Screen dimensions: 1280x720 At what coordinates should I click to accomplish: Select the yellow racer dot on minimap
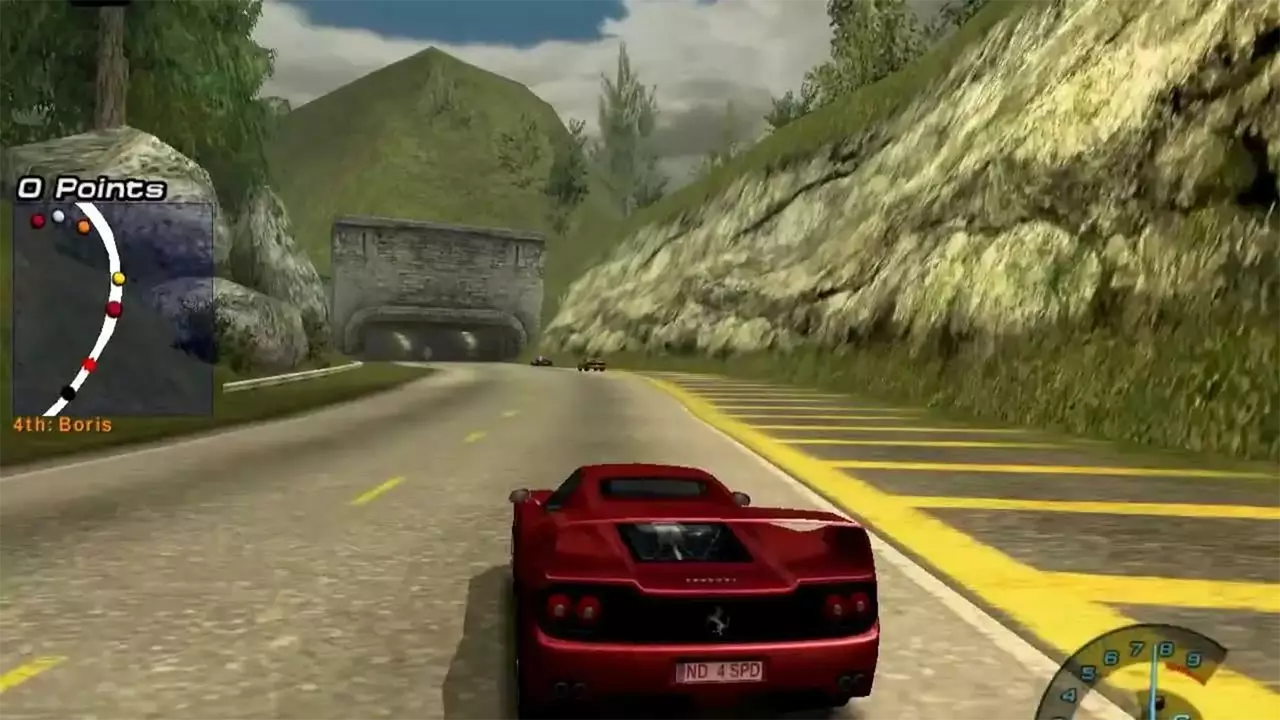(x=119, y=279)
